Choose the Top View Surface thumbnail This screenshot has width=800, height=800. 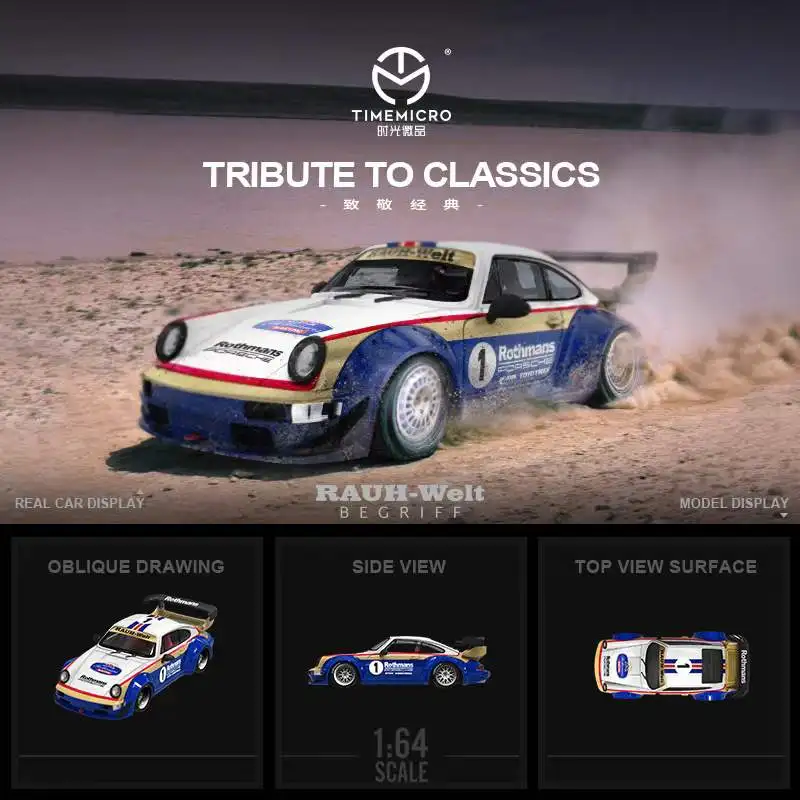[665, 660]
